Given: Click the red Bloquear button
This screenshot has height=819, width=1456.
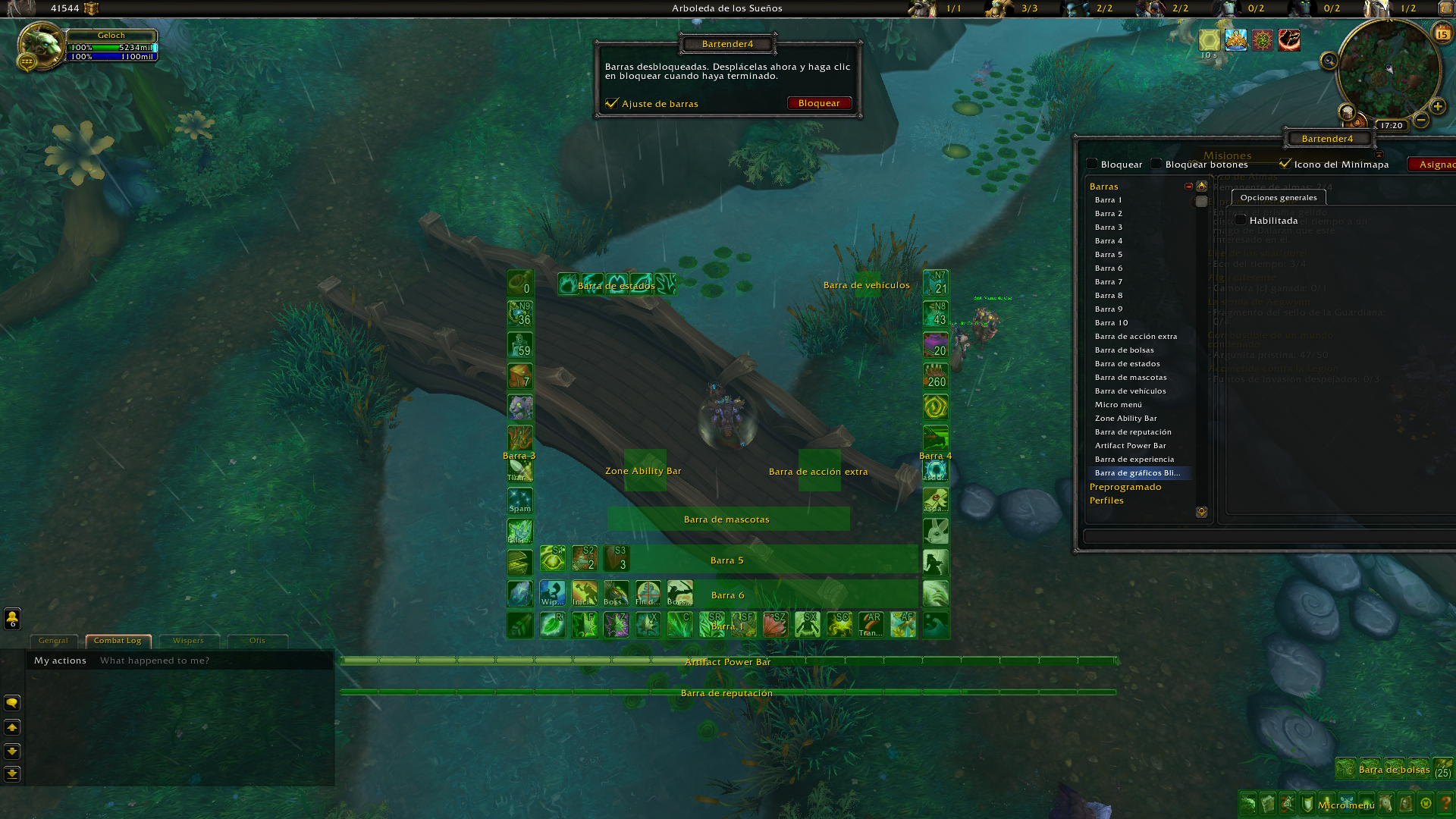Looking at the screenshot, I should [x=819, y=103].
